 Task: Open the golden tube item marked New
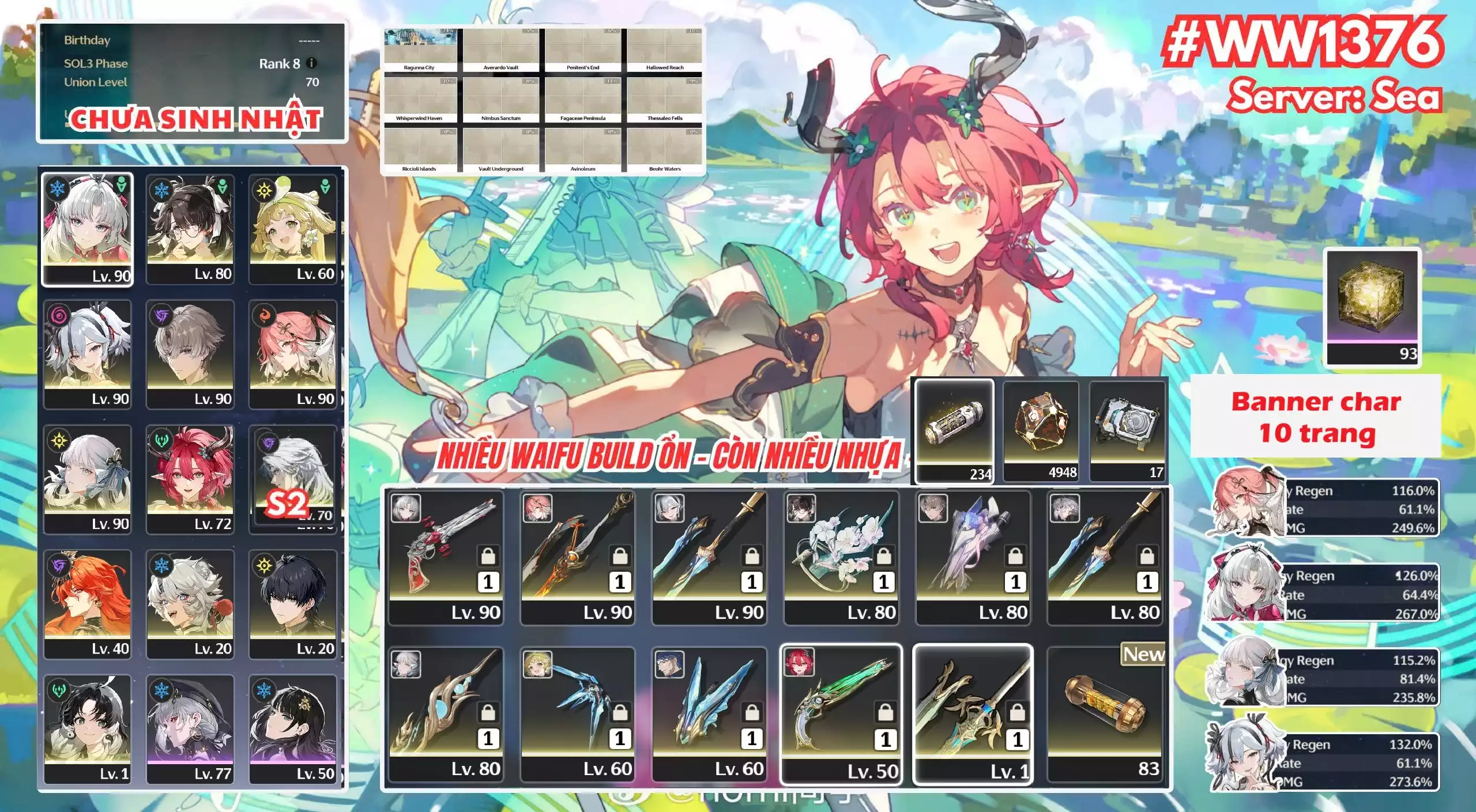pyautogui.click(x=1104, y=713)
